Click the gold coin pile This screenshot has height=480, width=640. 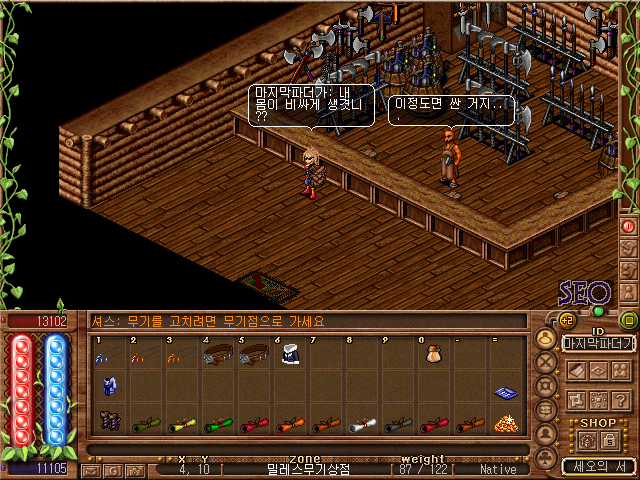[506, 422]
